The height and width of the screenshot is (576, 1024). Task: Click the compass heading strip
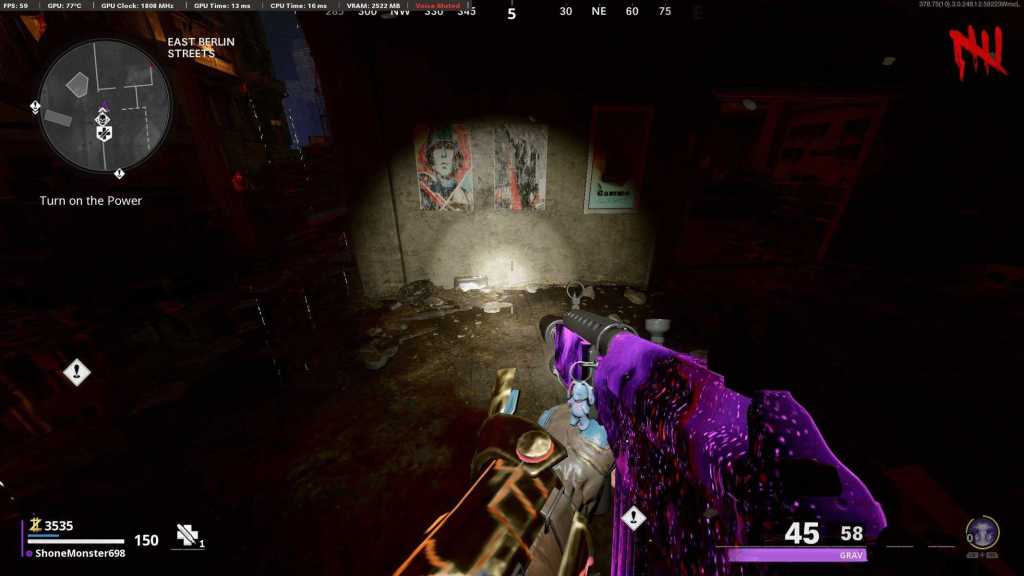point(511,12)
